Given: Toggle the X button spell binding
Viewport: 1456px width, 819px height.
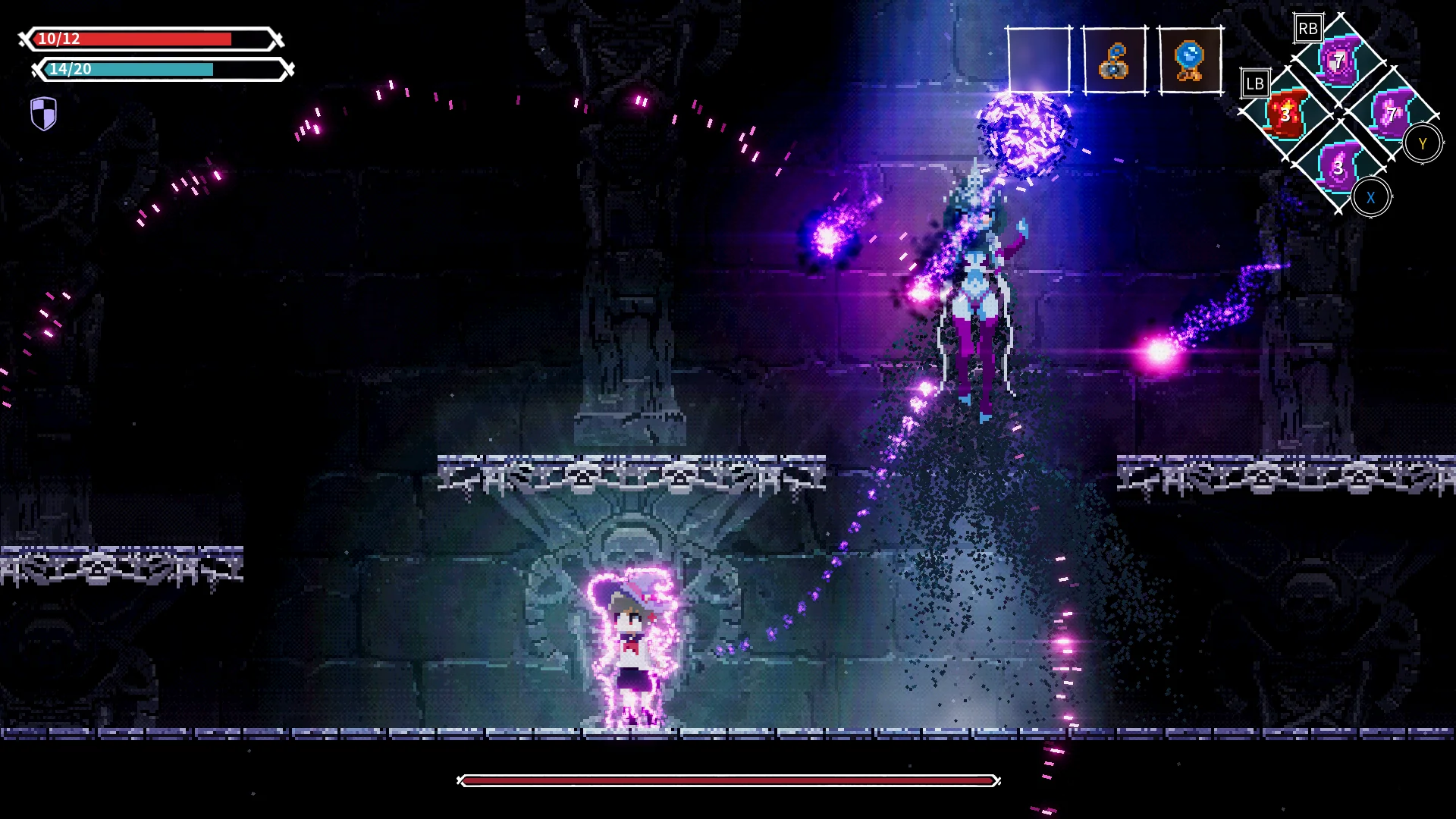Looking at the screenshot, I should point(1371,195).
